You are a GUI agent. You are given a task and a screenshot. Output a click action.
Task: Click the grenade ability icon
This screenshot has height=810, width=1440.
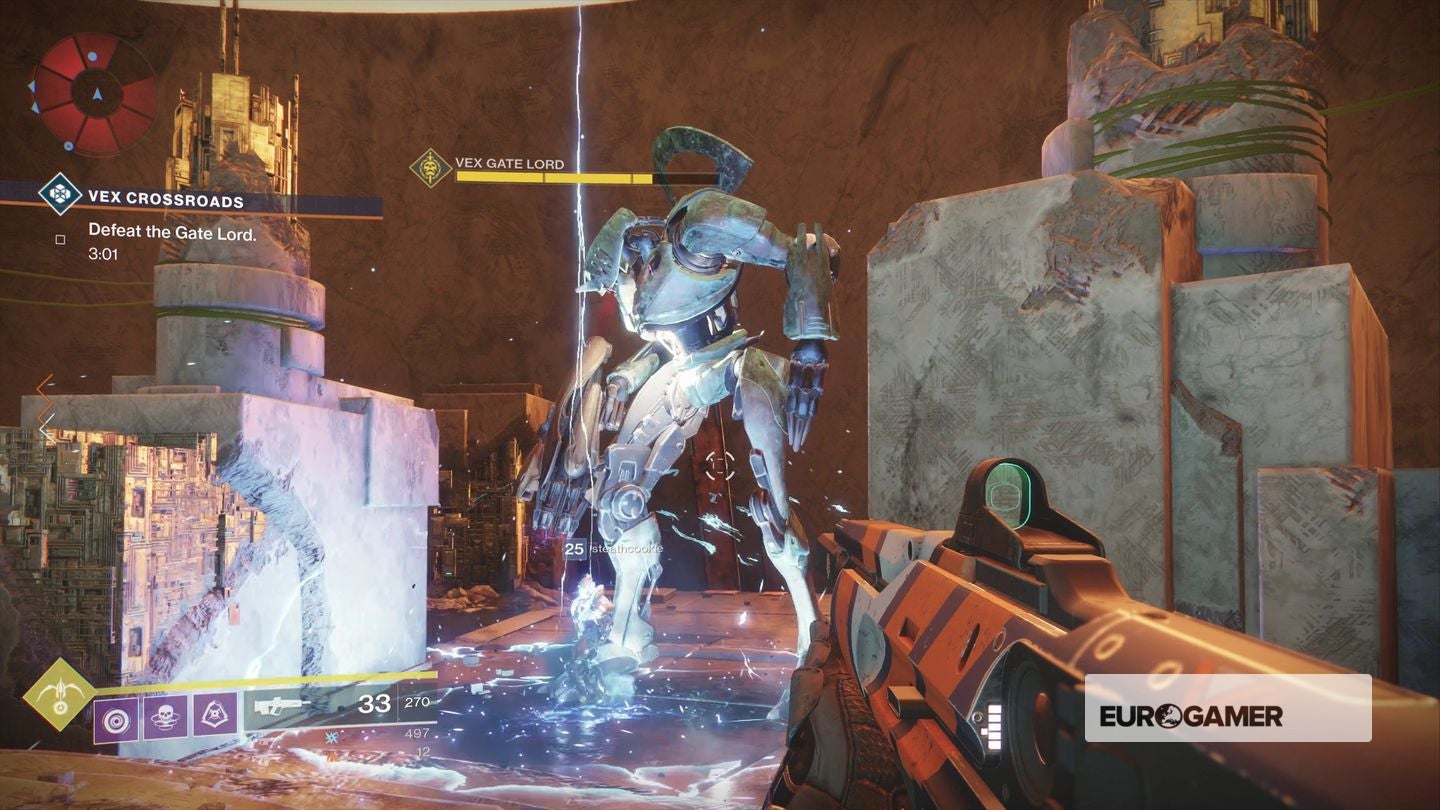116,719
